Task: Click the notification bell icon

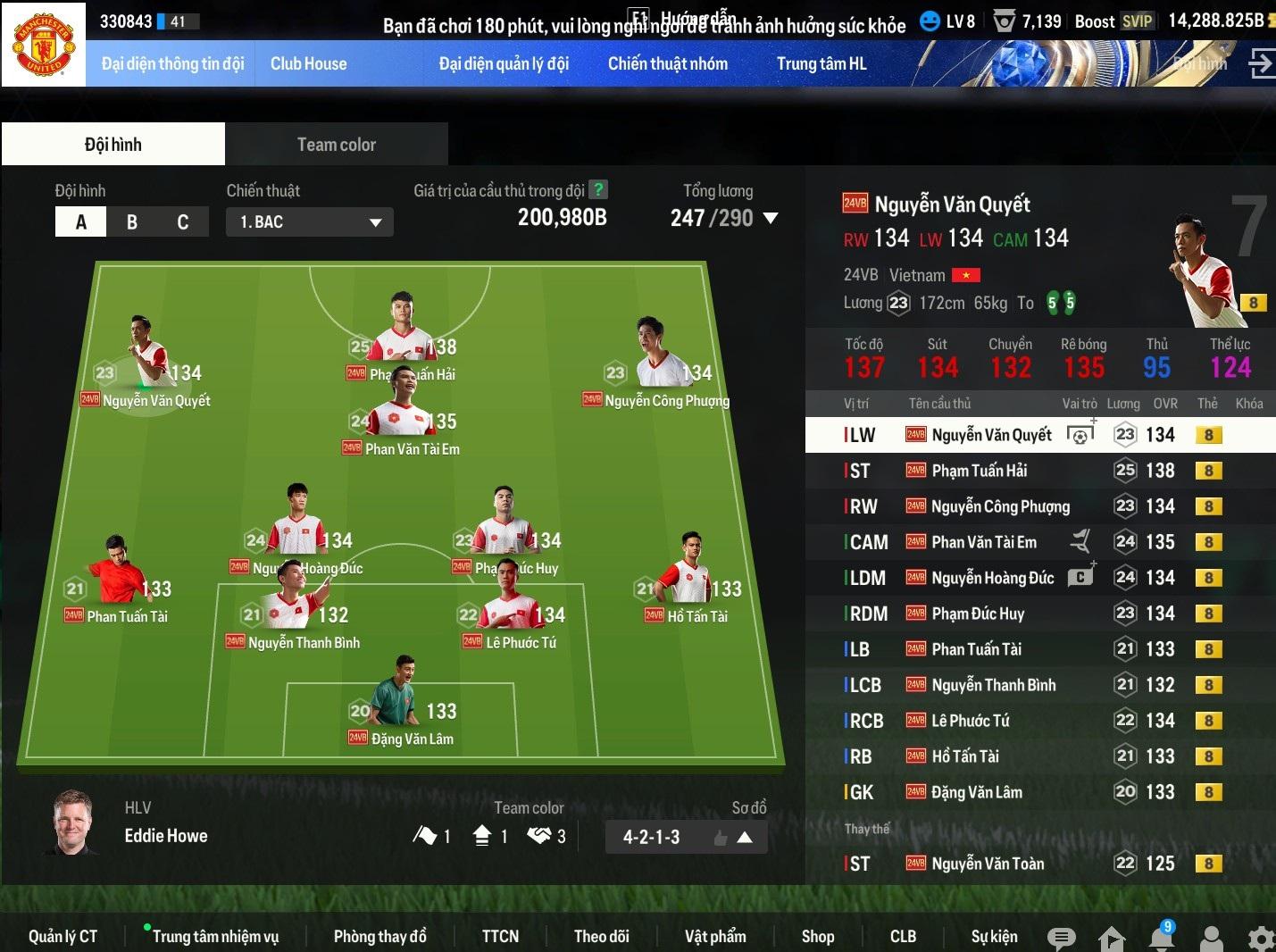Action: [1161, 938]
